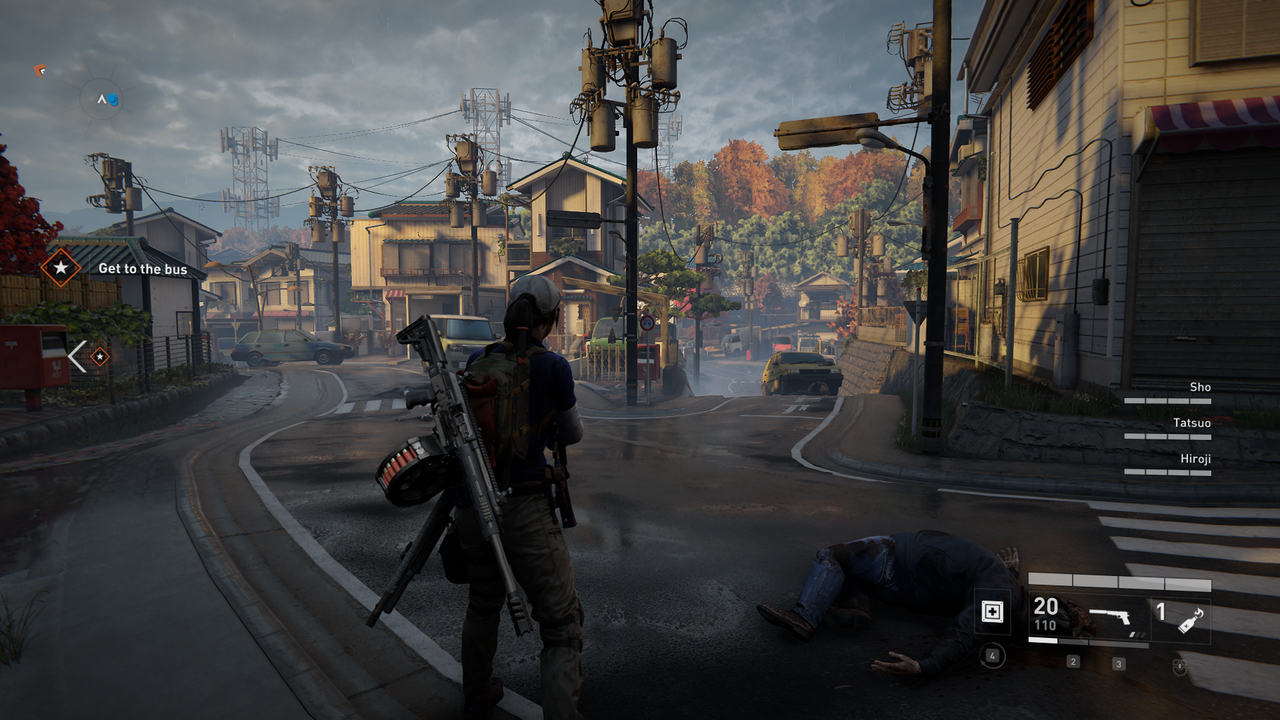
Task: Click the player stamina bar above the ammo counter
Action: [1120, 580]
